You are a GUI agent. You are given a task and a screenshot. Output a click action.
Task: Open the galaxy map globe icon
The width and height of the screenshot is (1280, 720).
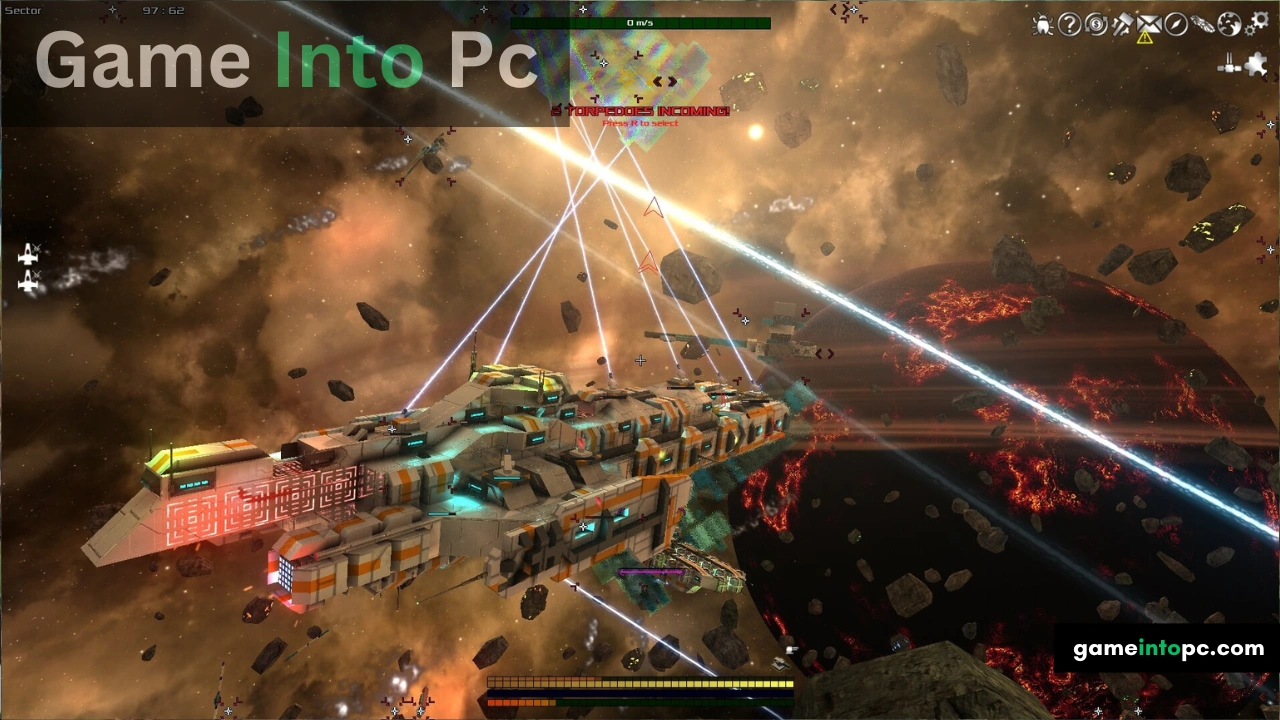point(1228,24)
